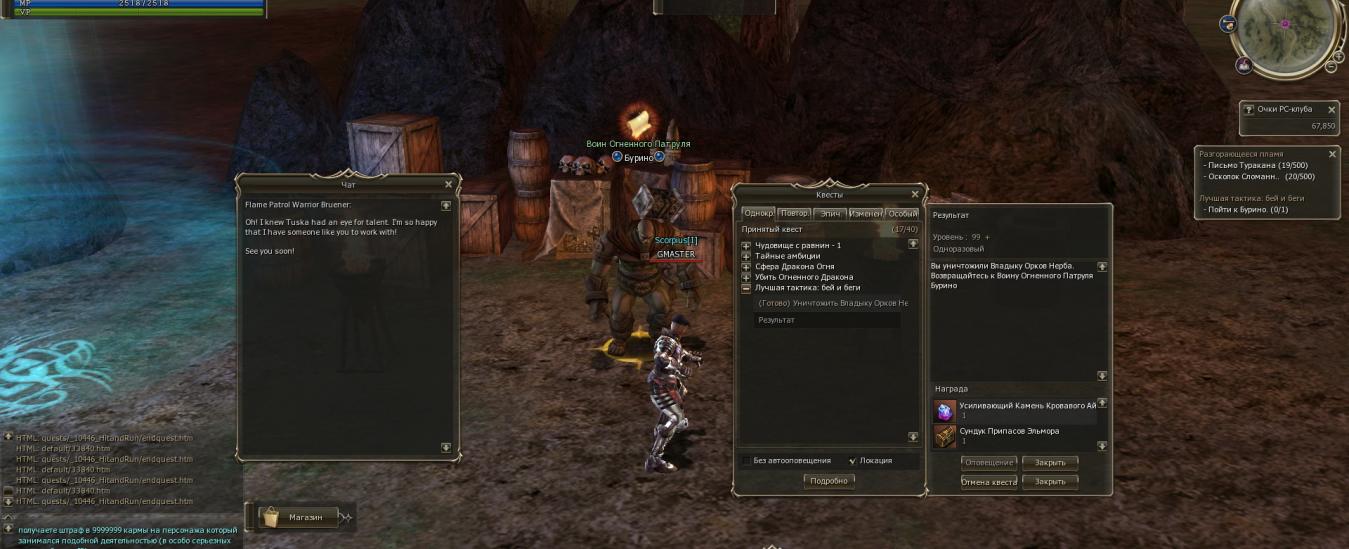The image size is (1349, 549).
Task: Select the Усиливающий Камень reward icon
Action: (945, 411)
